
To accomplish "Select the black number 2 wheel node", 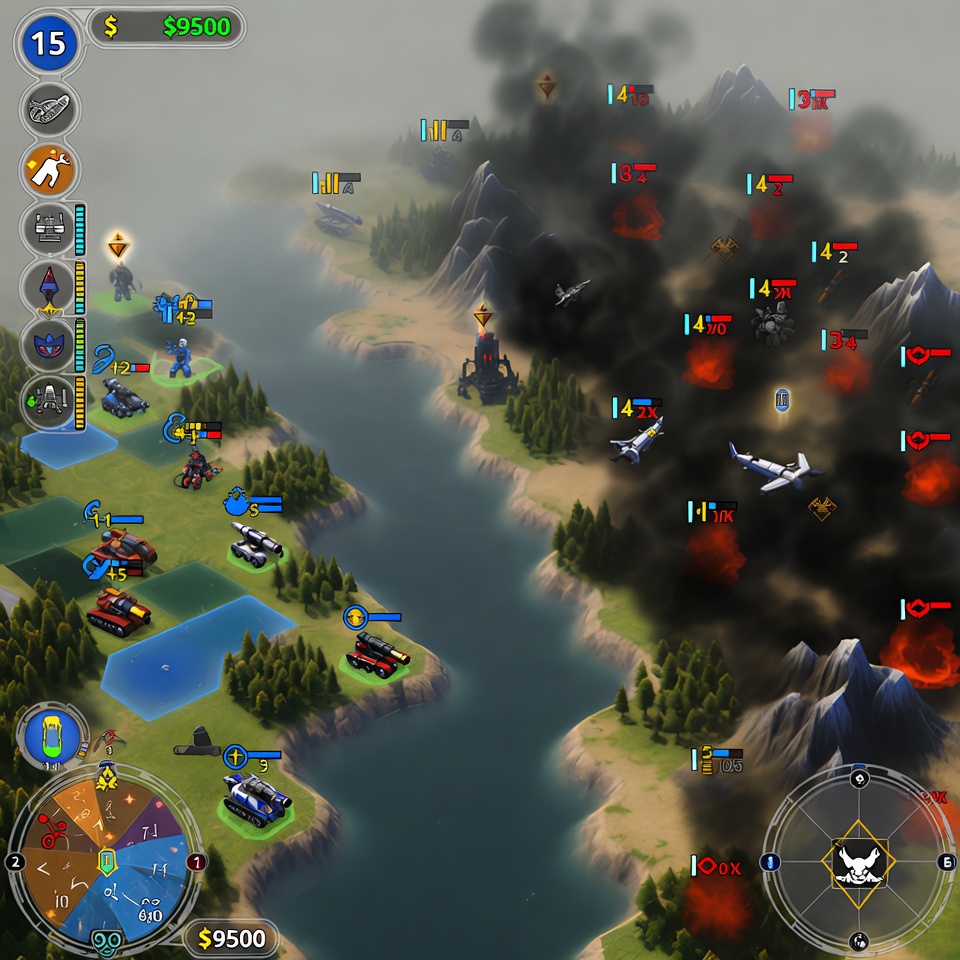I will 14,862.
